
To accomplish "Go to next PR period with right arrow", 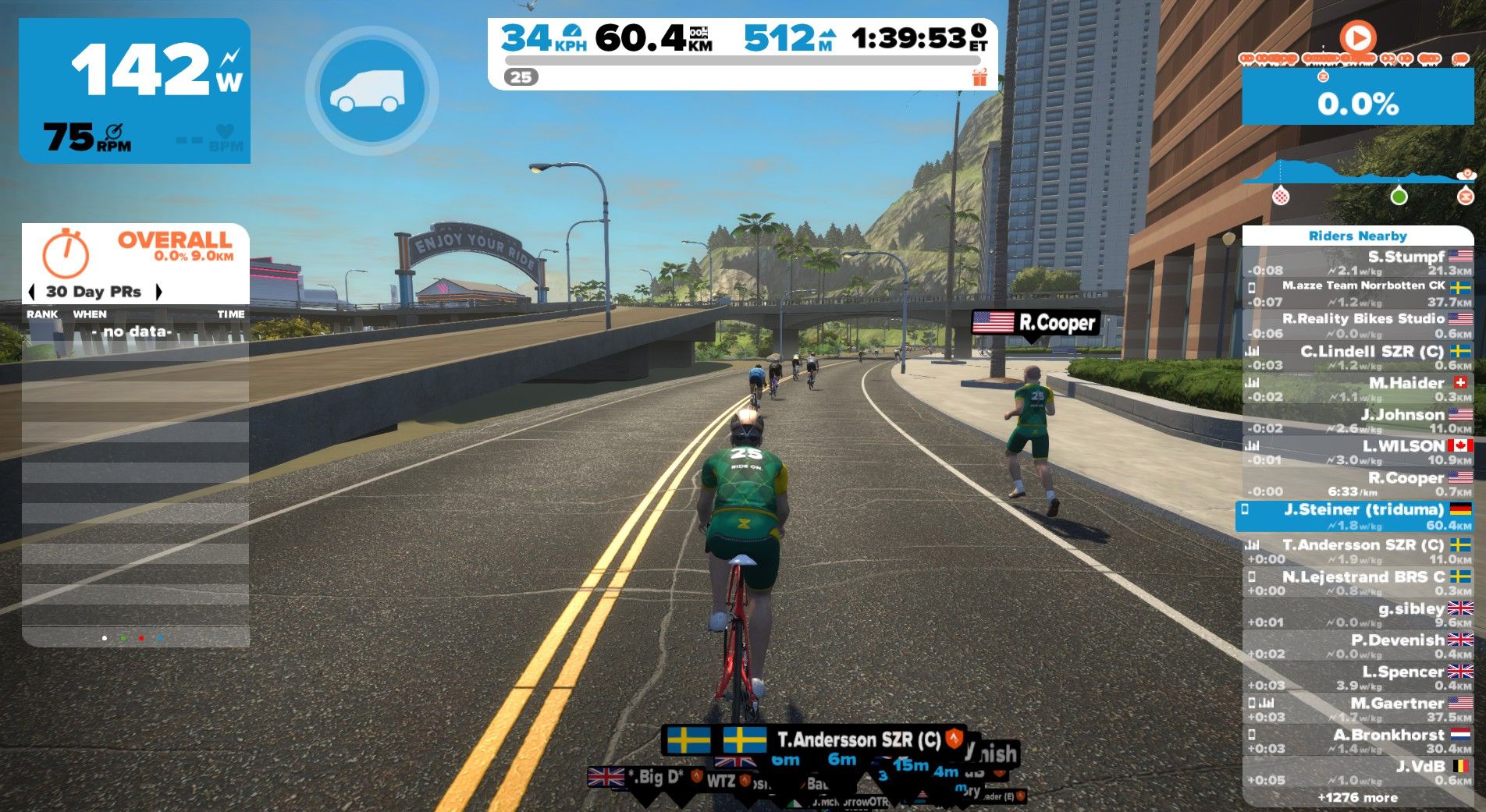I will pyautogui.click(x=159, y=292).
